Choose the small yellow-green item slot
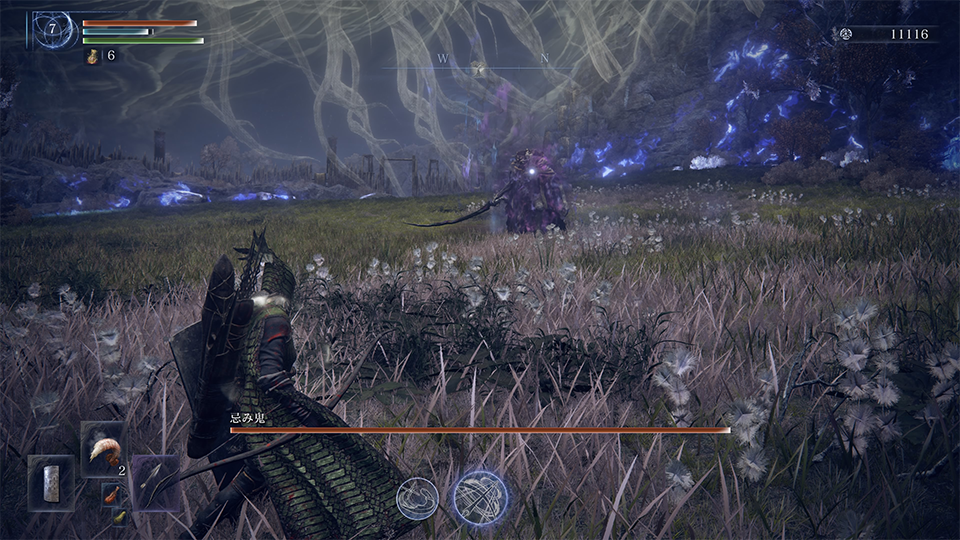 tap(118, 515)
